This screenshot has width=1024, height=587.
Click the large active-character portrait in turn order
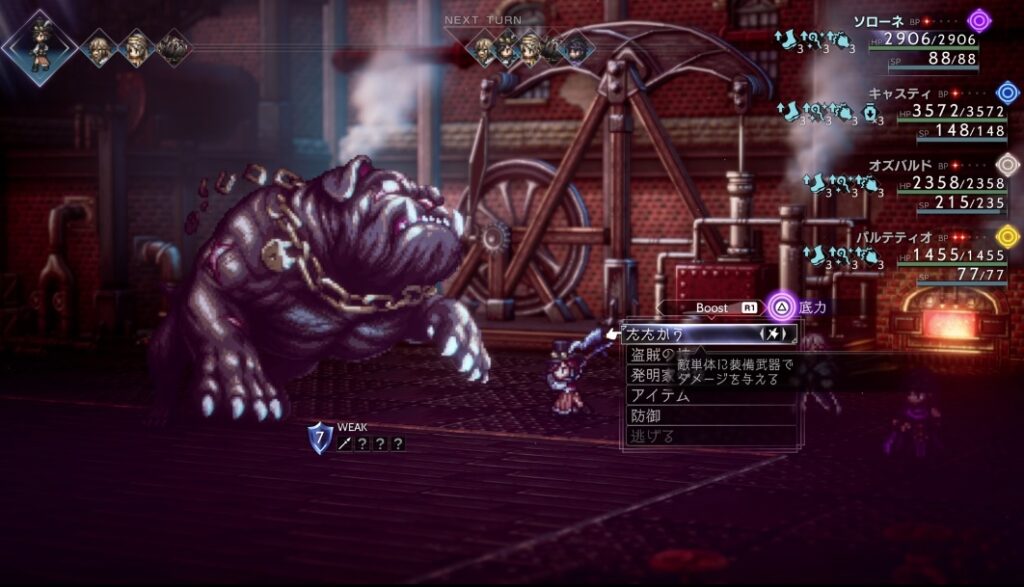pyautogui.click(x=39, y=44)
